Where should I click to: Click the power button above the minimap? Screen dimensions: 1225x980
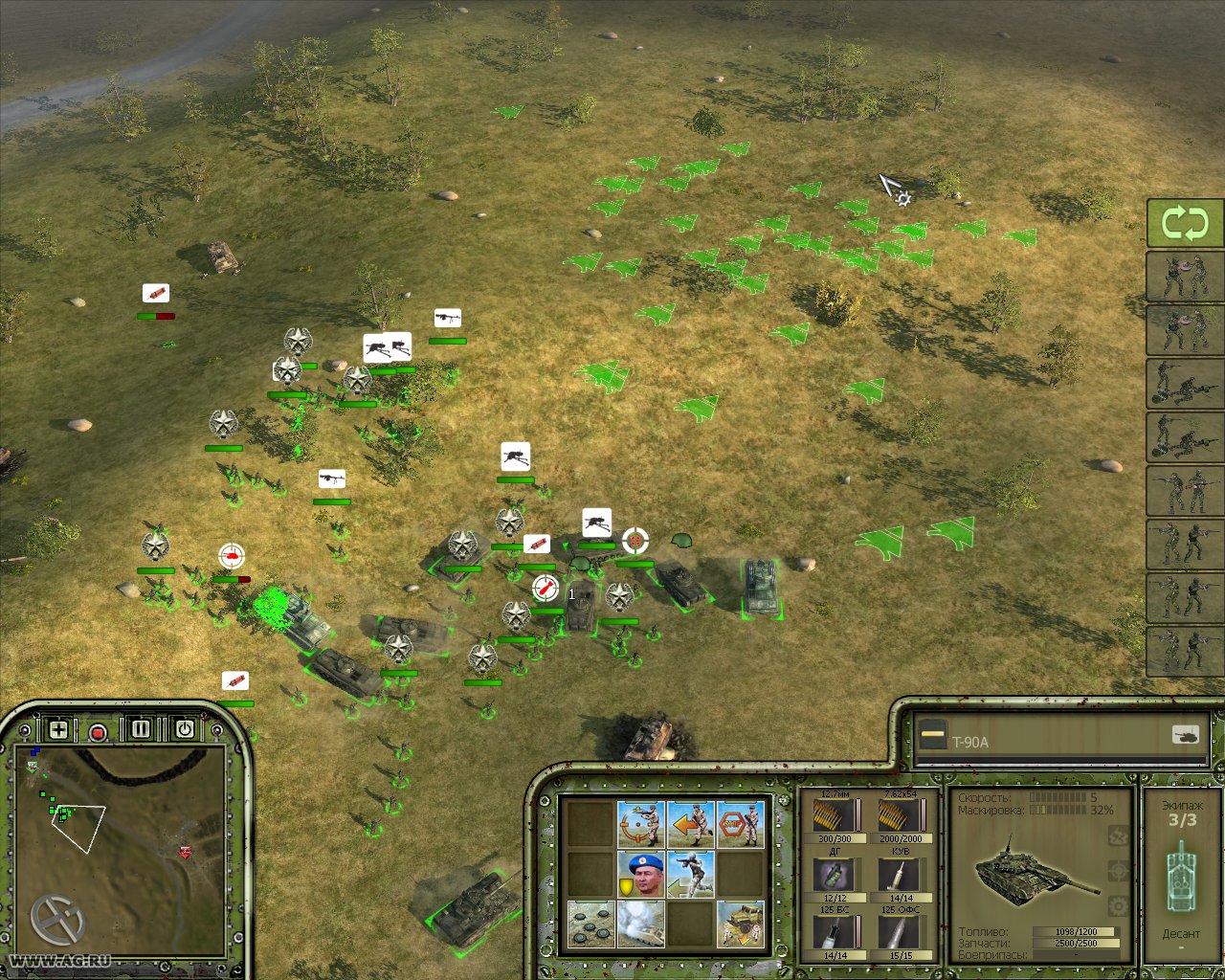pos(184,729)
